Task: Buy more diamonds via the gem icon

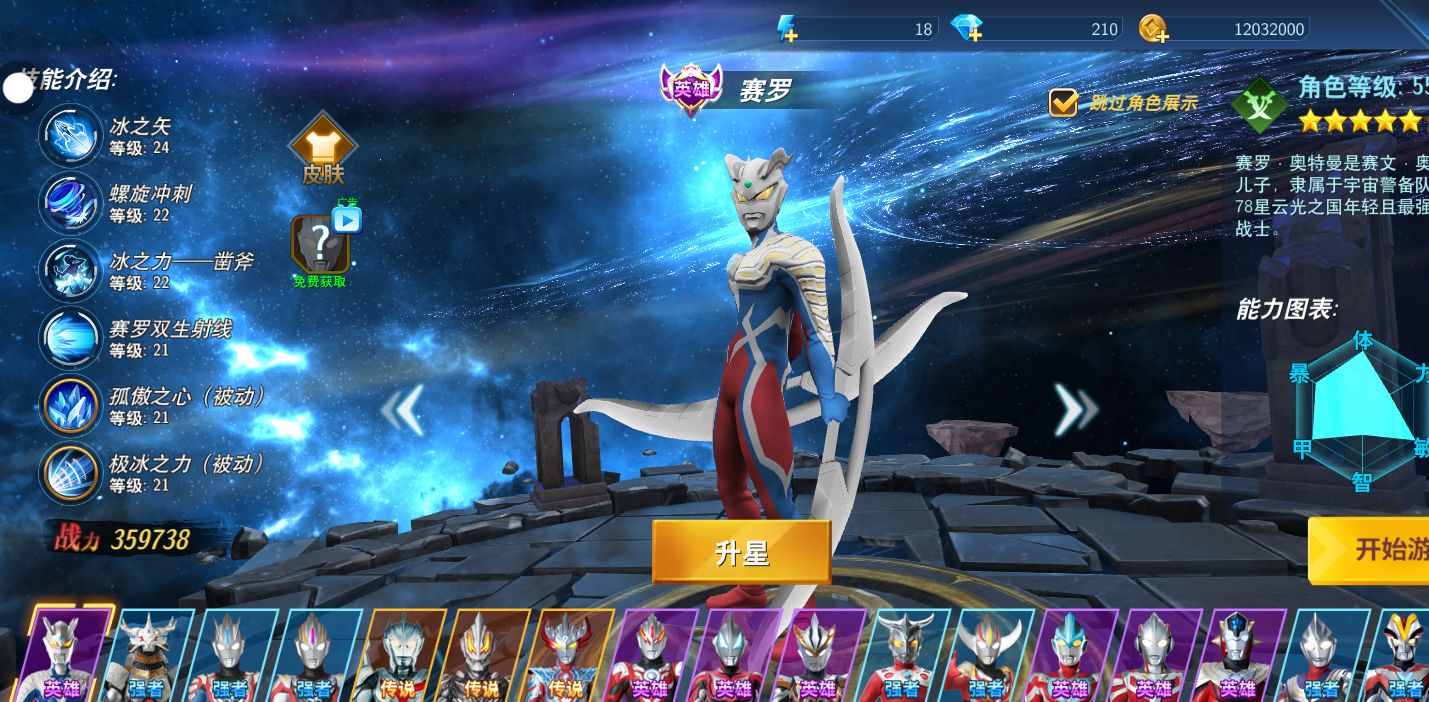Action: click(x=966, y=29)
